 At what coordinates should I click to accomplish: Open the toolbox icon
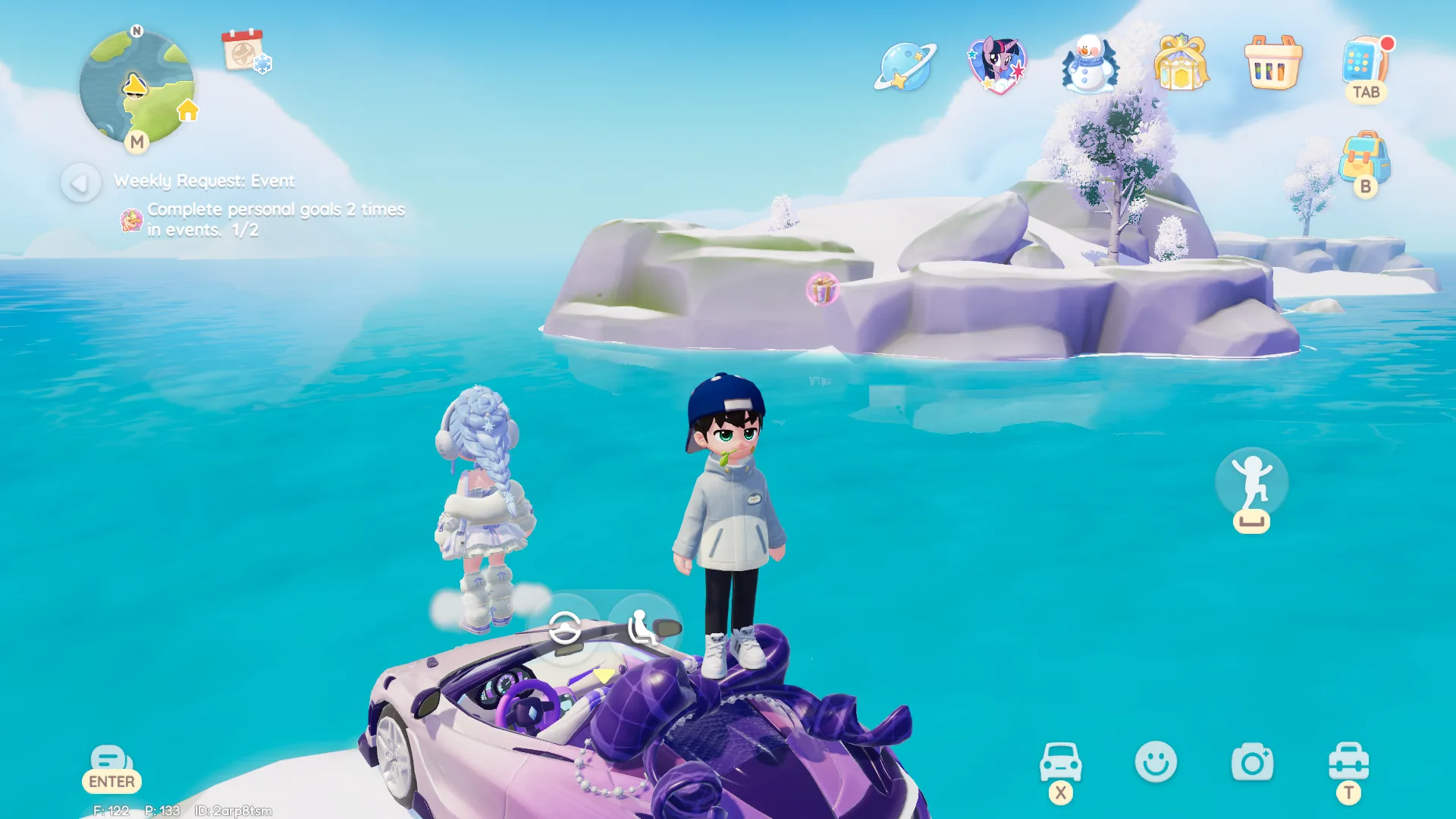click(x=1348, y=761)
